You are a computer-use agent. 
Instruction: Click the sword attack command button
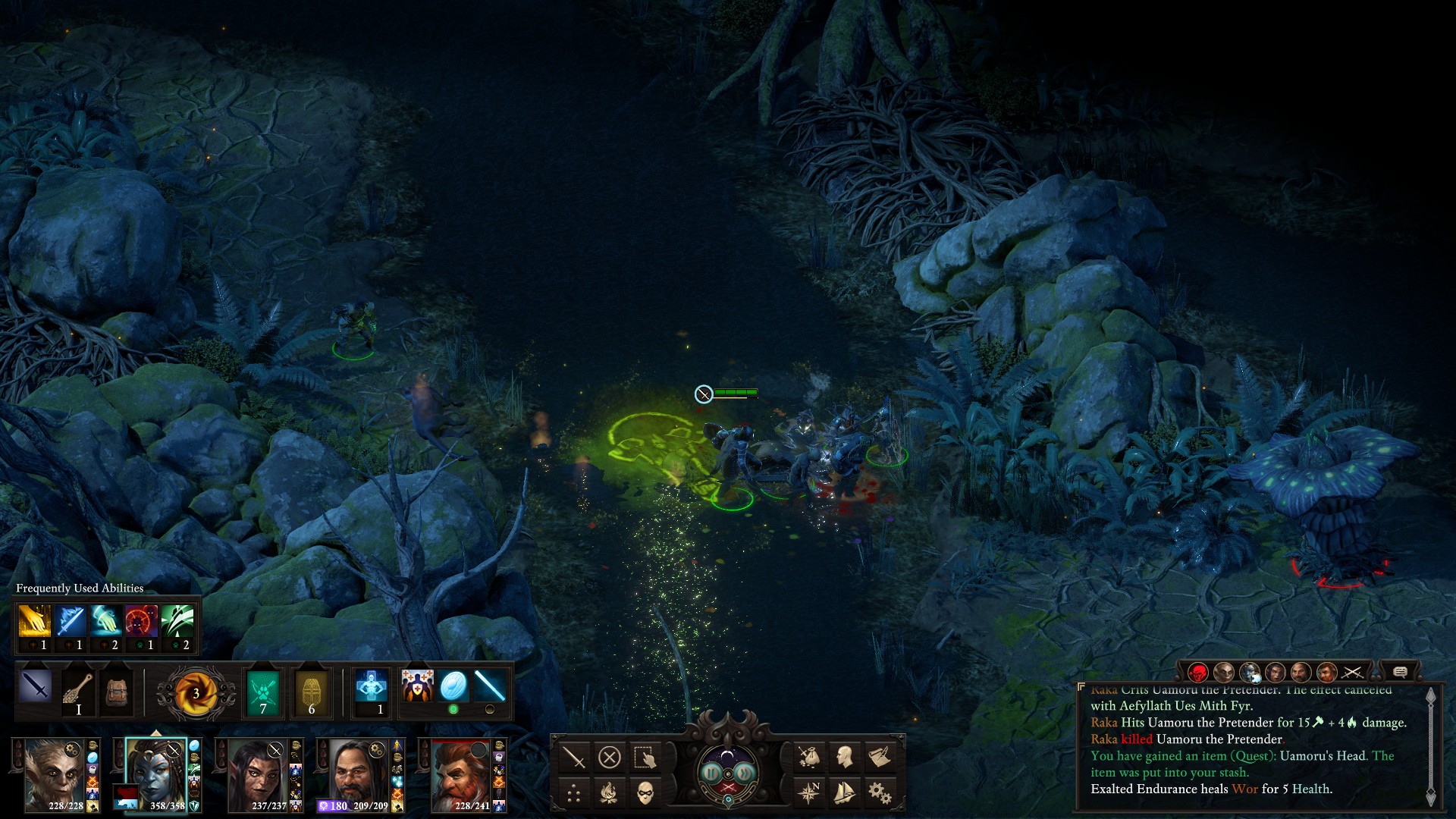click(573, 757)
